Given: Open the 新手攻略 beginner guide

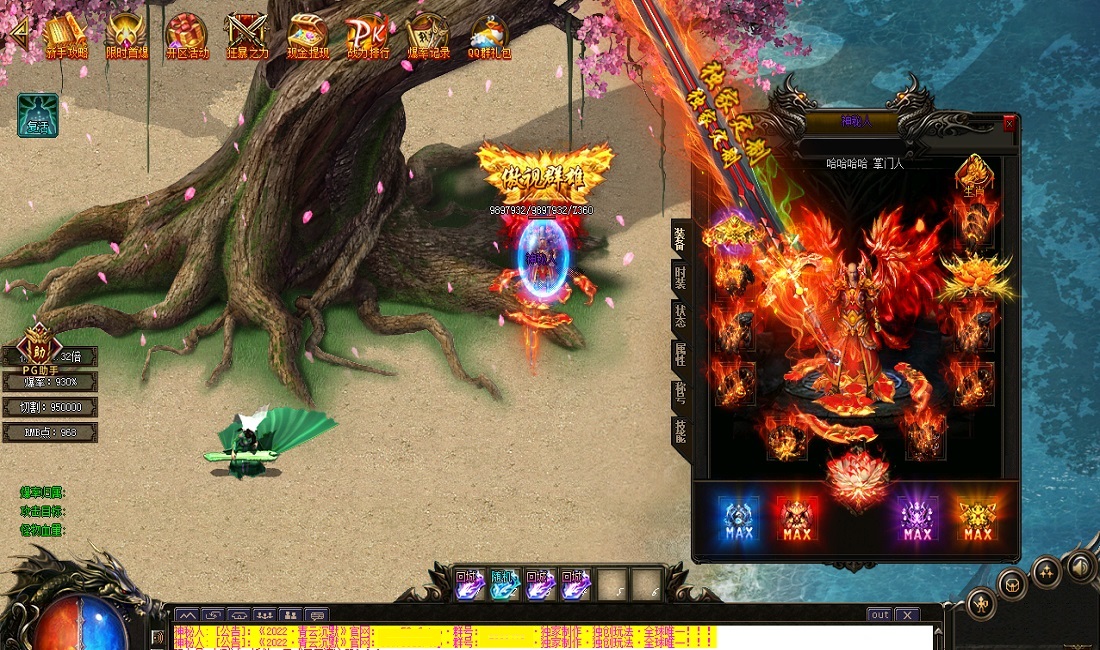Looking at the screenshot, I should point(66,37).
